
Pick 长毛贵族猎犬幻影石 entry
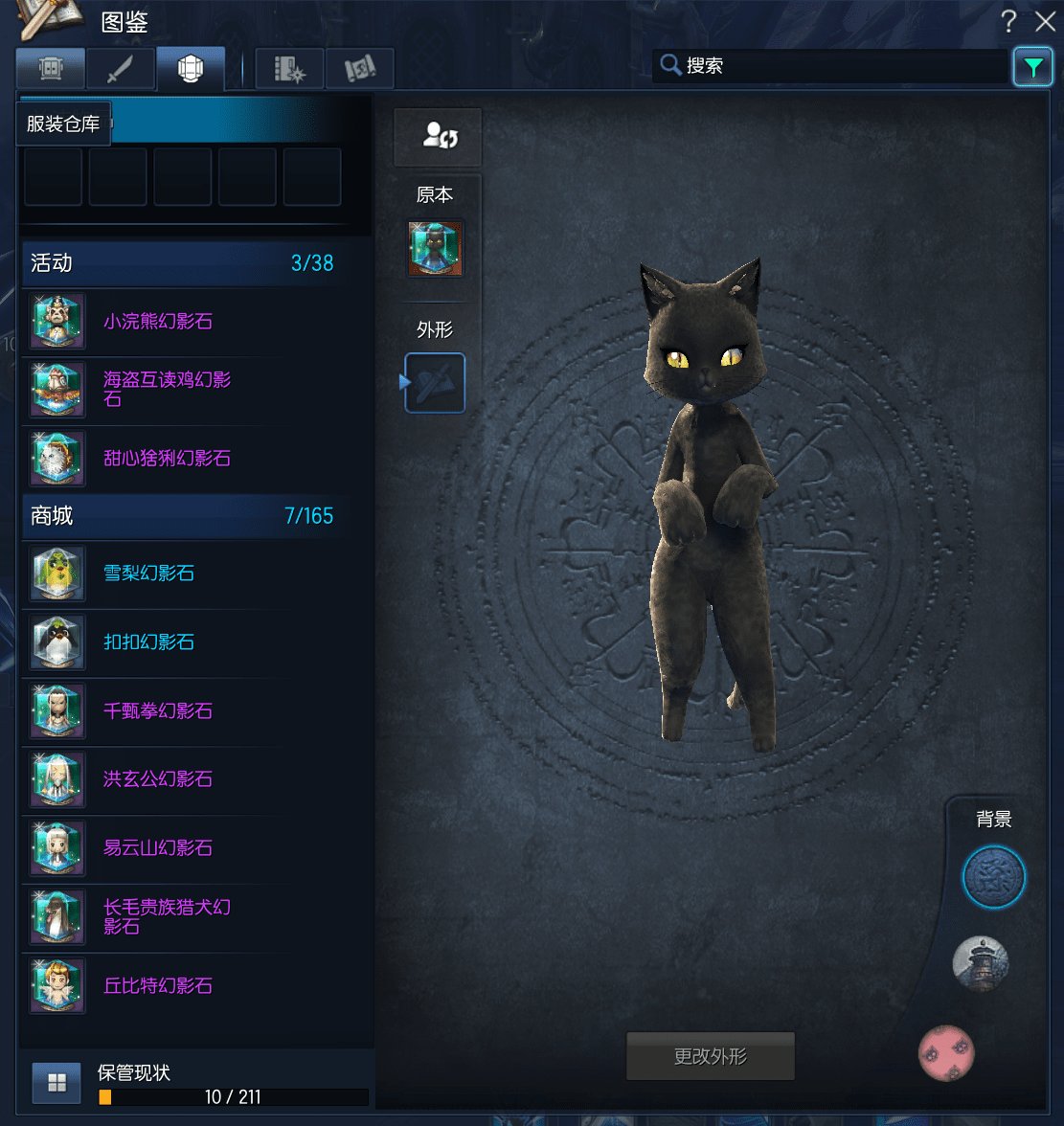click(x=166, y=916)
